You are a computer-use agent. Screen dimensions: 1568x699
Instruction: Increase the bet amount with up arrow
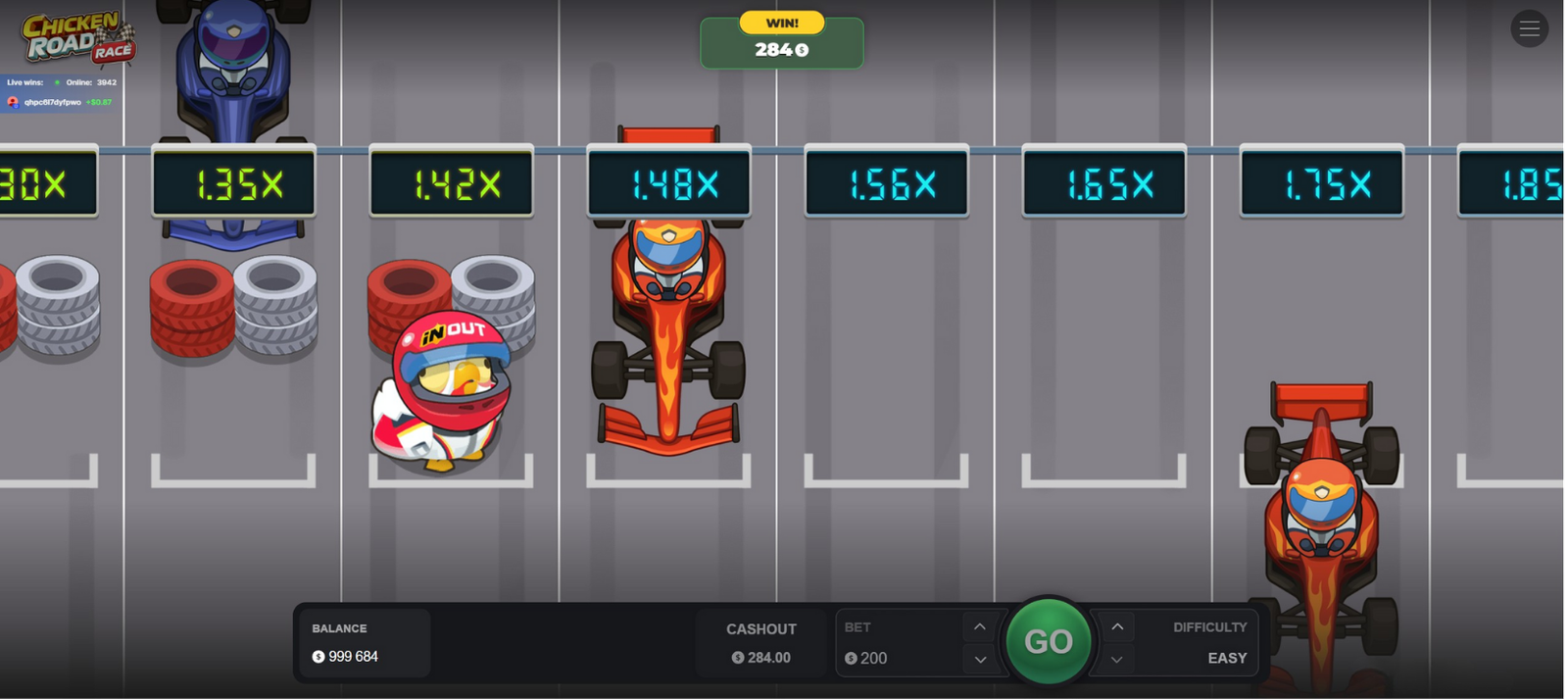coord(979,627)
